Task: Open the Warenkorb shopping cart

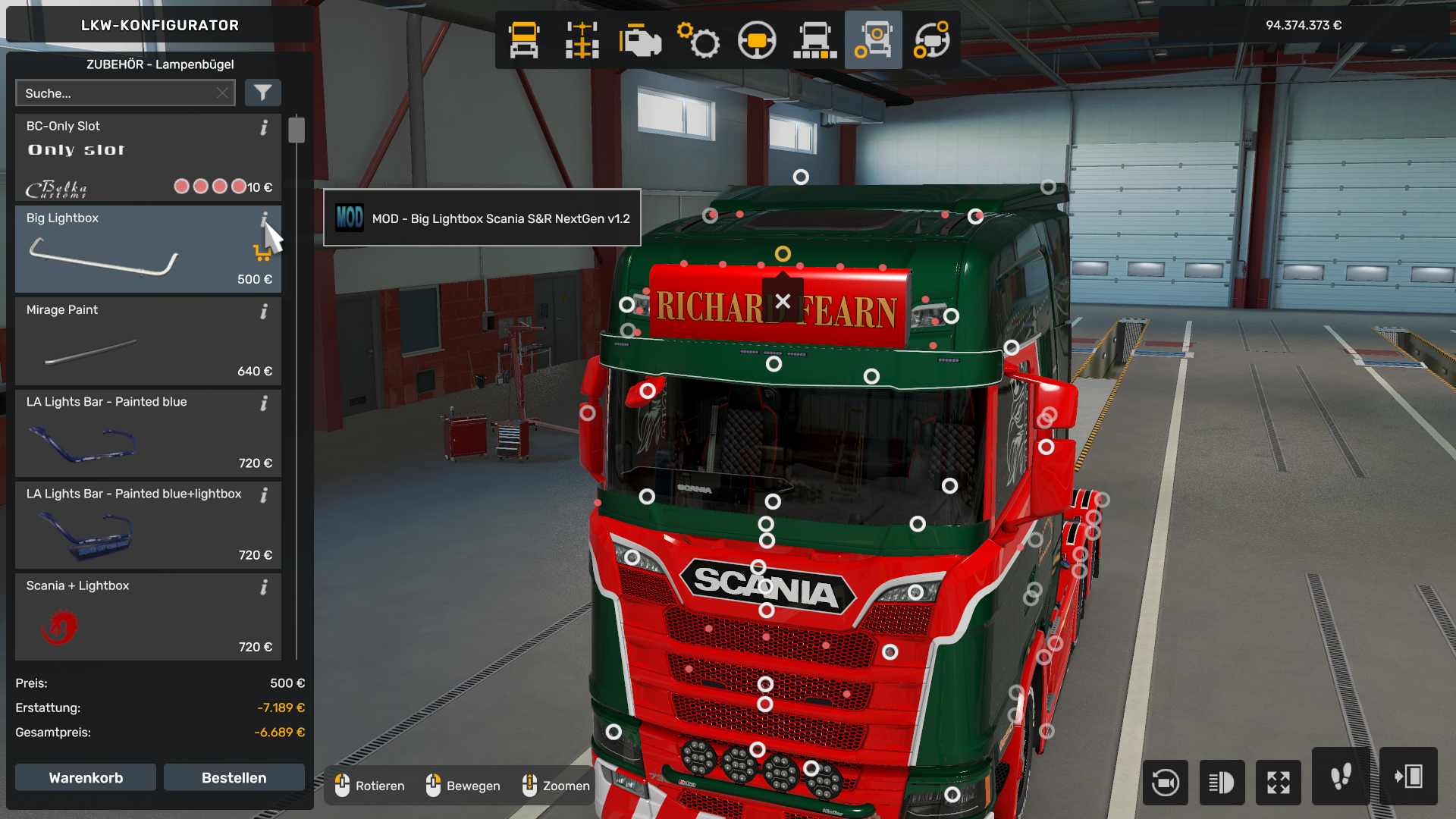Action: 86,778
